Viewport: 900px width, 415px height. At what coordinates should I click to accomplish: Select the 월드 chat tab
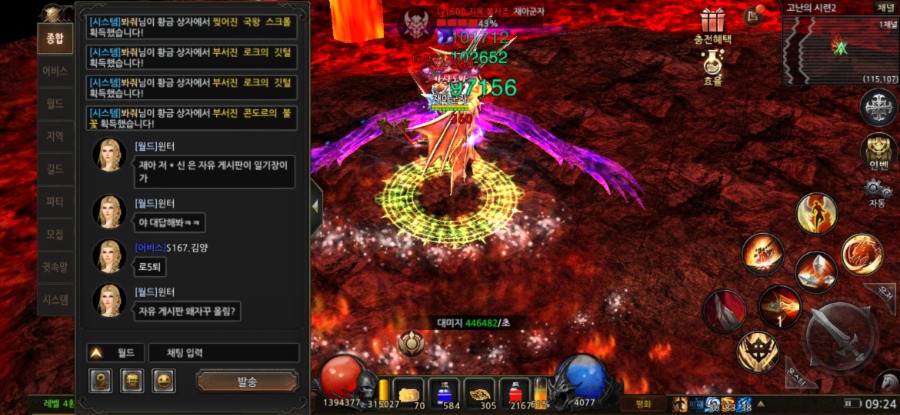[54, 104]
